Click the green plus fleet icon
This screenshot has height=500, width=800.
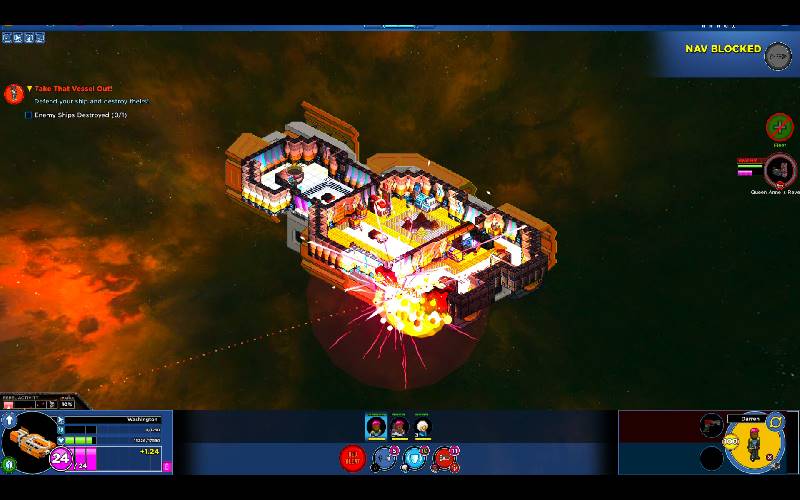point(779,127)
